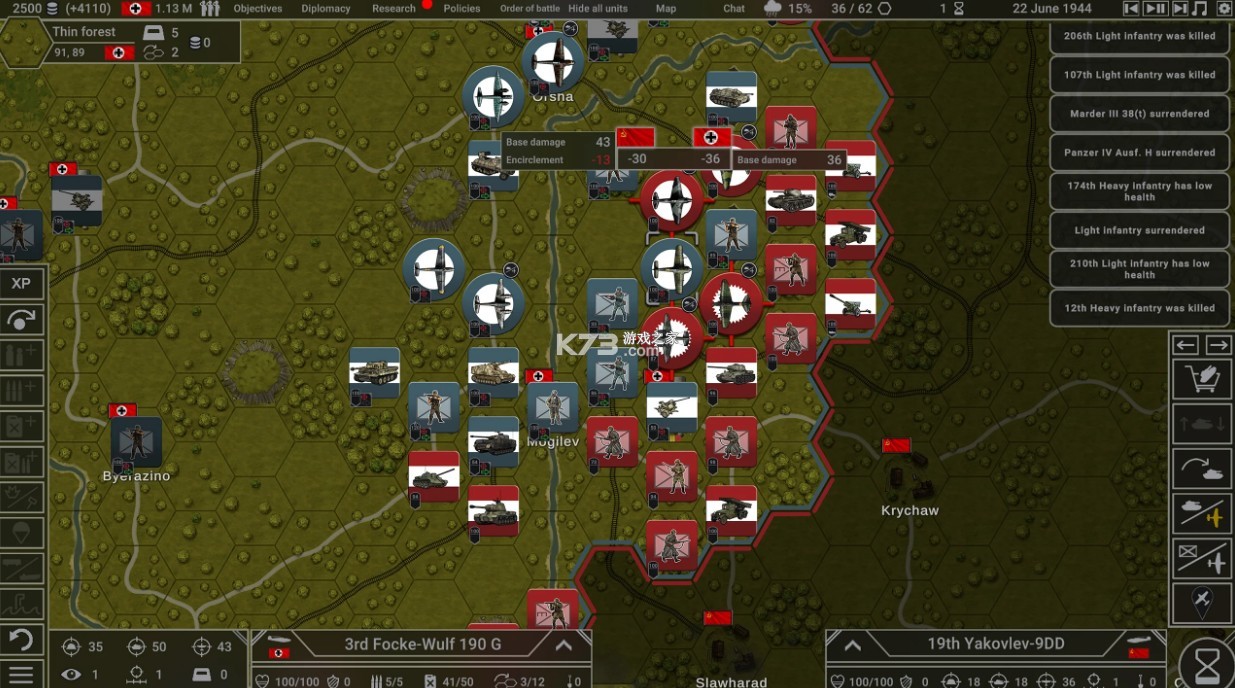Image resolution: width=1235 pixels, height=688 pixels.
Task: Show the Order of battle
Action: click(x=530, y=8)
